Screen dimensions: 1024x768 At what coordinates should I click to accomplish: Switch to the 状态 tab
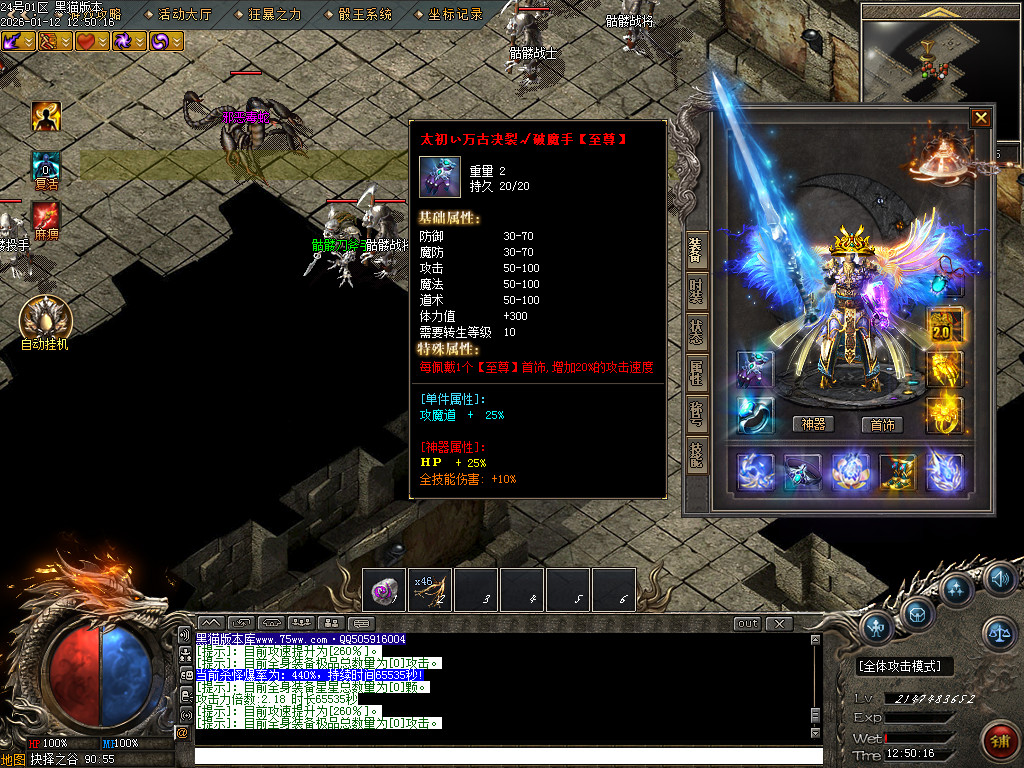click(697, 331)
